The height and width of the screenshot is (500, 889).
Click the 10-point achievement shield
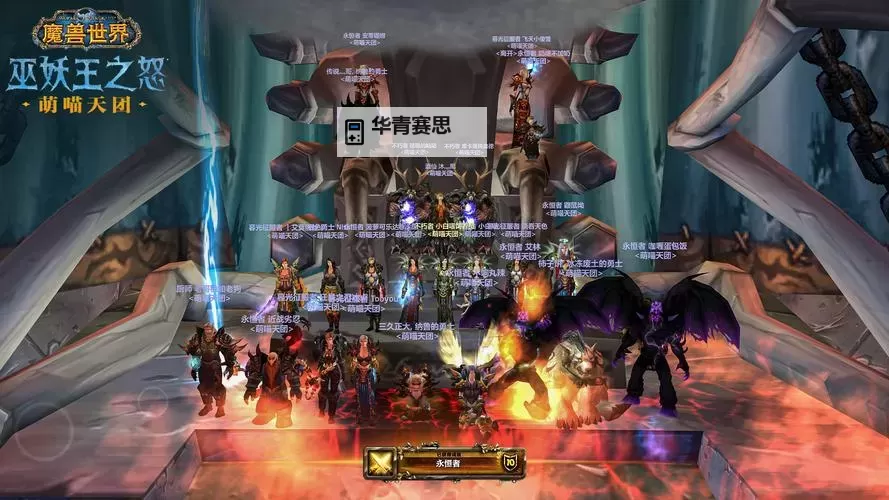click(x=510, y=462)
